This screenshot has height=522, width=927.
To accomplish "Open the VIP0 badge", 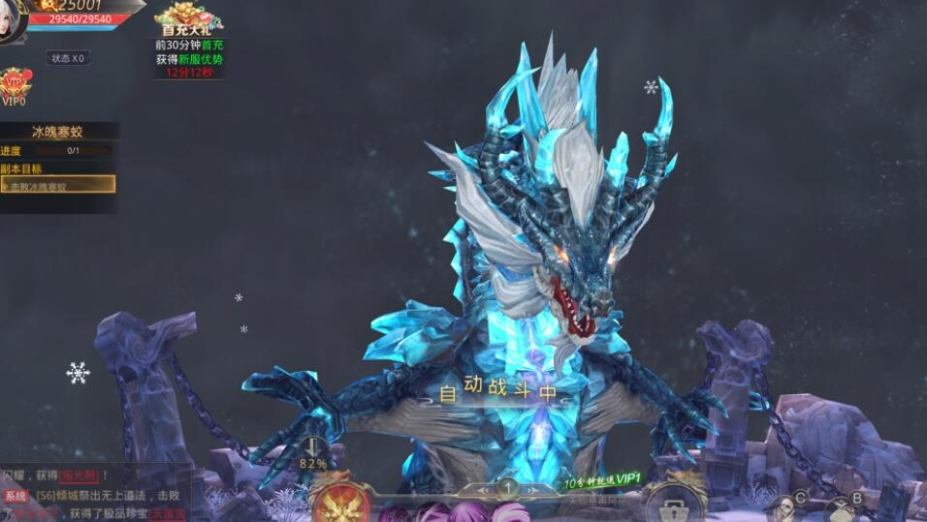I will coord(14,86).
